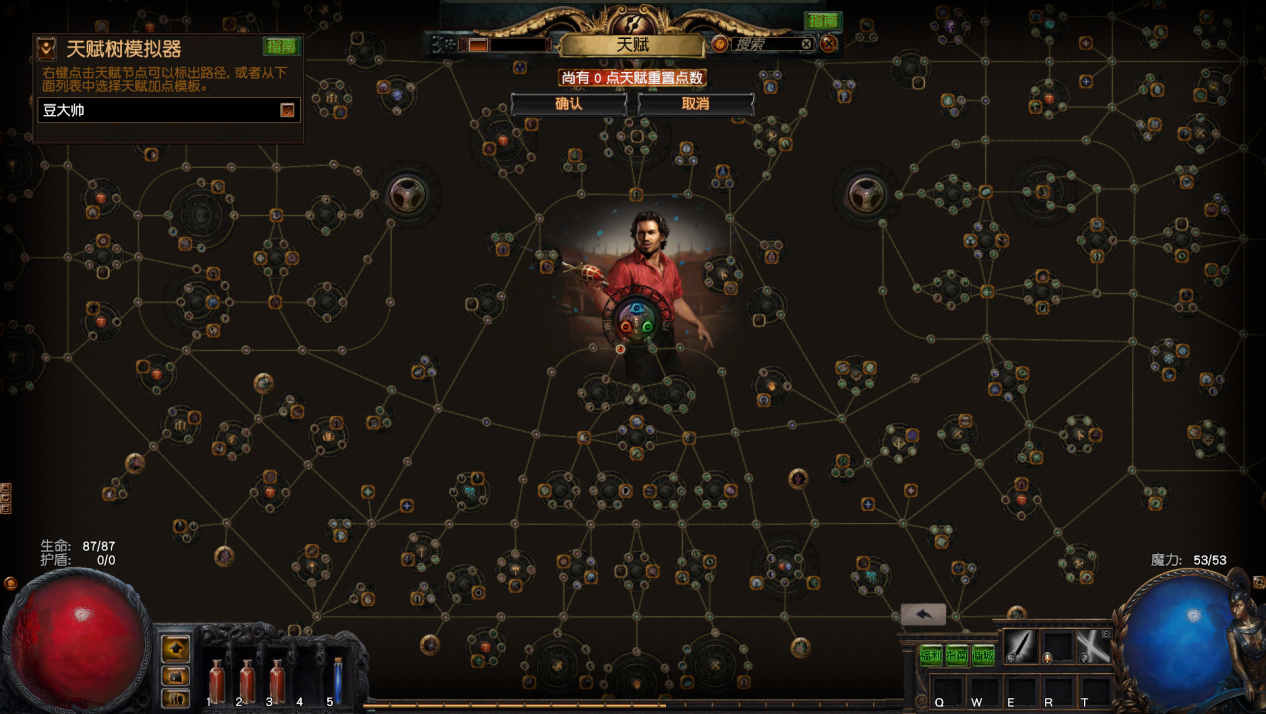Focus the 搜索 search field
Image resolution: width=1266 pixels, height=714 pixels.
[x=765, y=44]
